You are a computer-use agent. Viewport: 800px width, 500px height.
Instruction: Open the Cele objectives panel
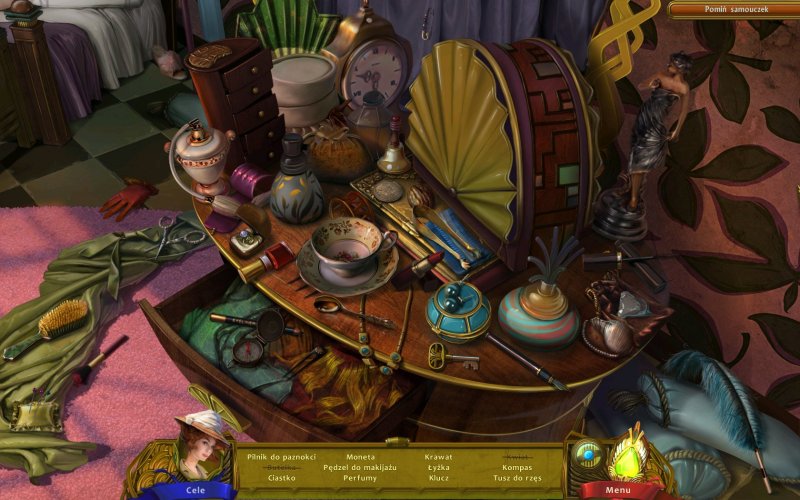click(x=196, y=490)
